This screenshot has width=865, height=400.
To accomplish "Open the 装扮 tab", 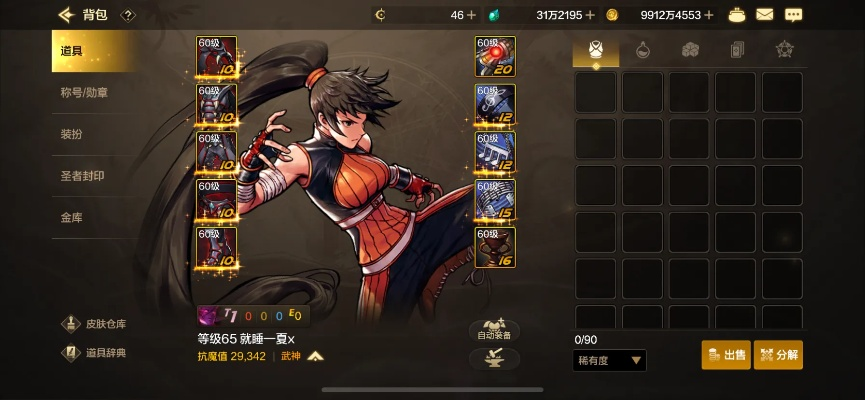I will click(x=72, y=134).
